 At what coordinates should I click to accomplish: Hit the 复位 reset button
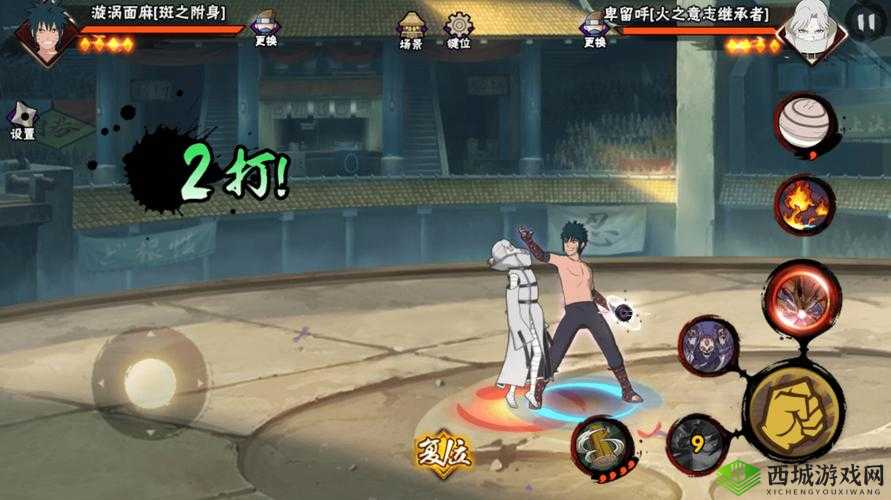click(444, 456)
